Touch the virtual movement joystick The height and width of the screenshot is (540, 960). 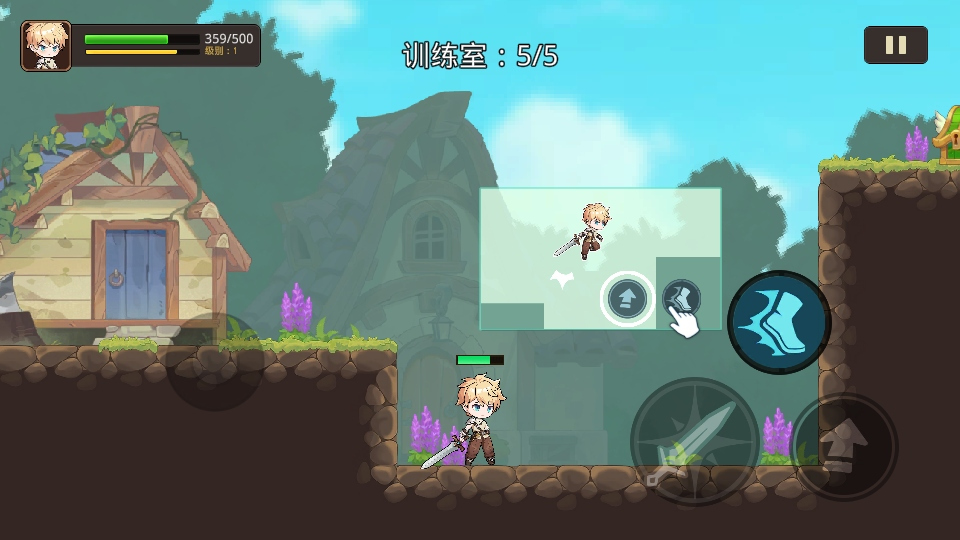[214, 362]
